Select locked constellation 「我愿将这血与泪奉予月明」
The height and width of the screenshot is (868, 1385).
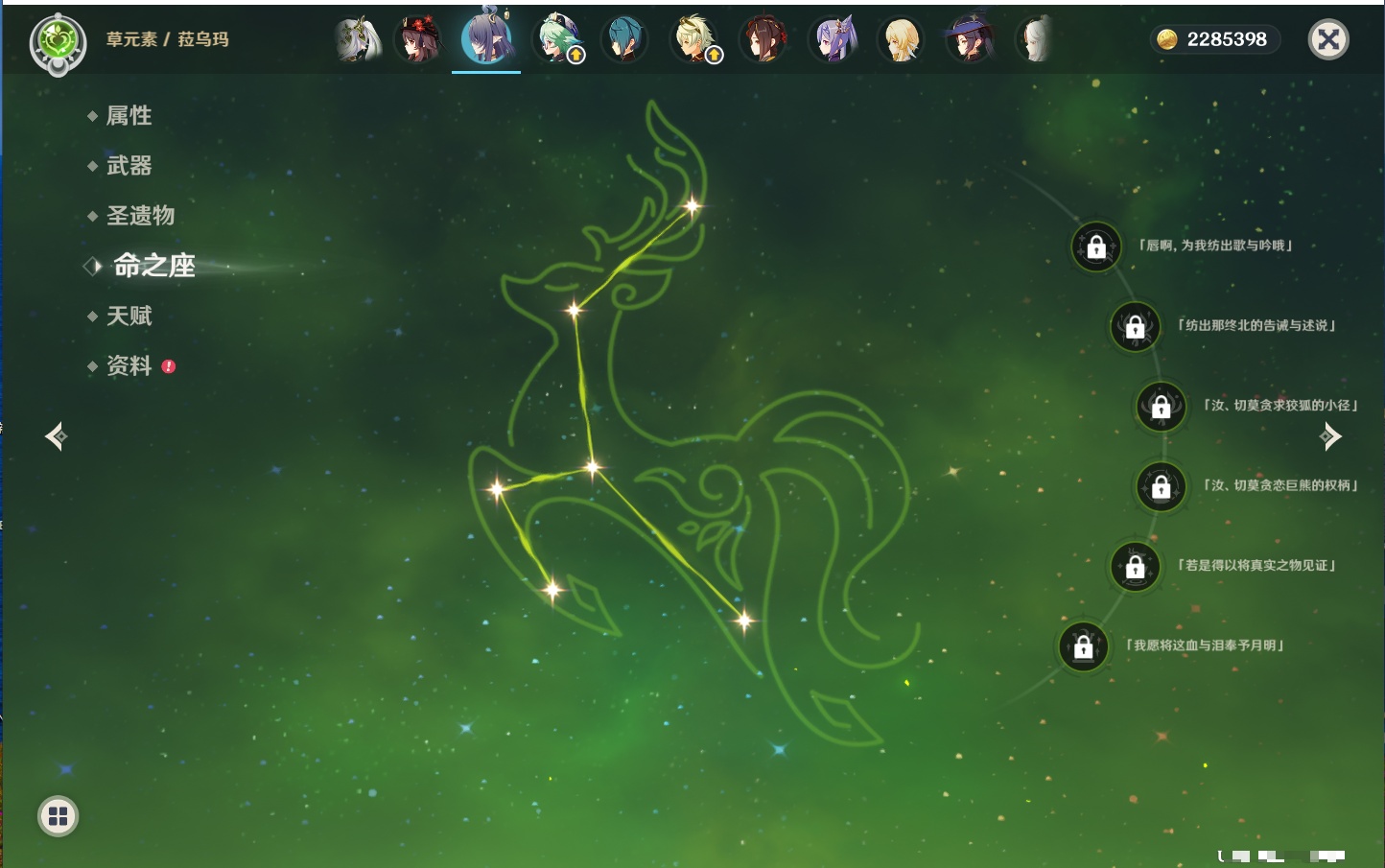click(1083, 647)
